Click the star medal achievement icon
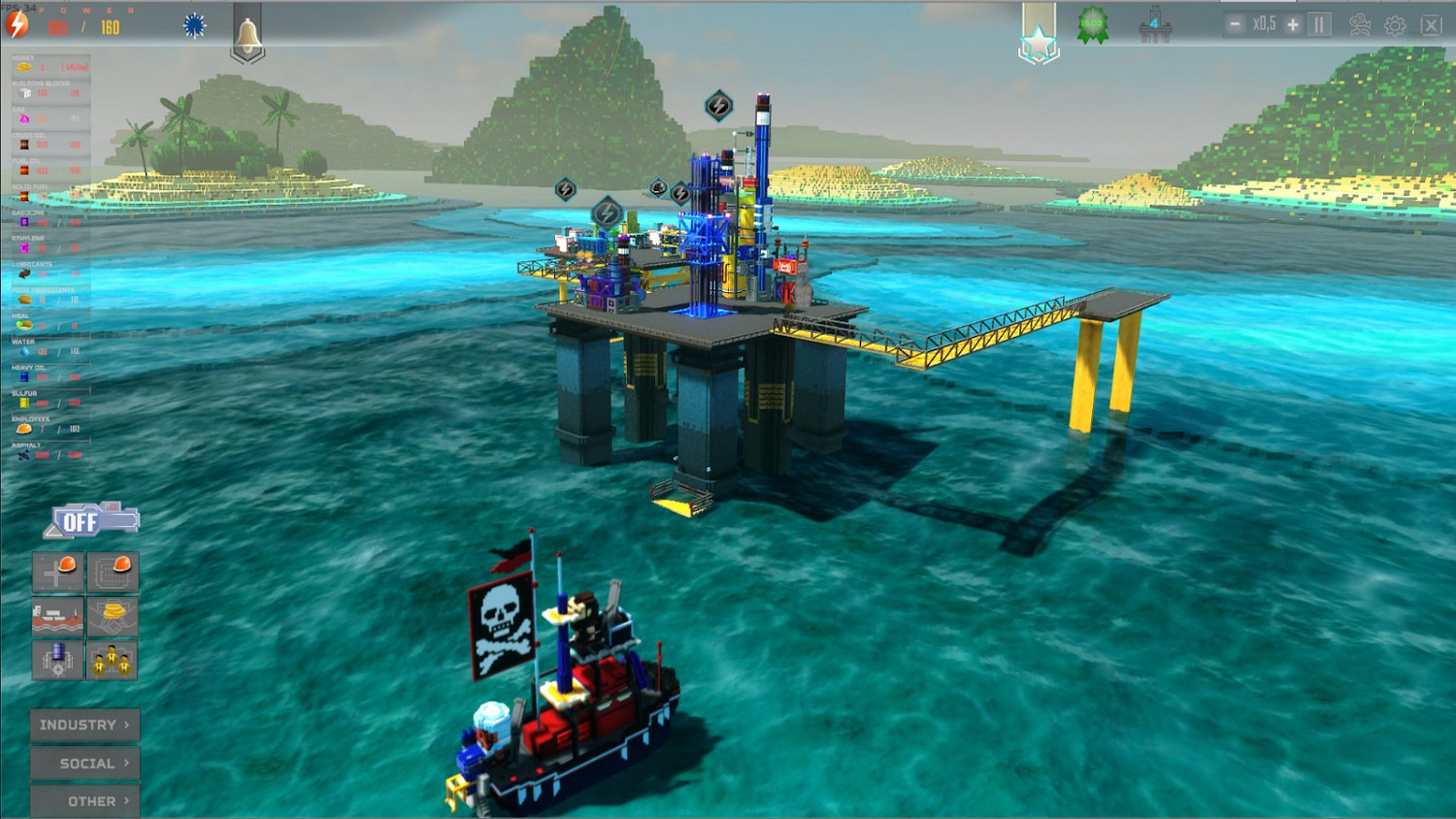The width and height of the screenshot is (1456, 819). click(1040, 39)
